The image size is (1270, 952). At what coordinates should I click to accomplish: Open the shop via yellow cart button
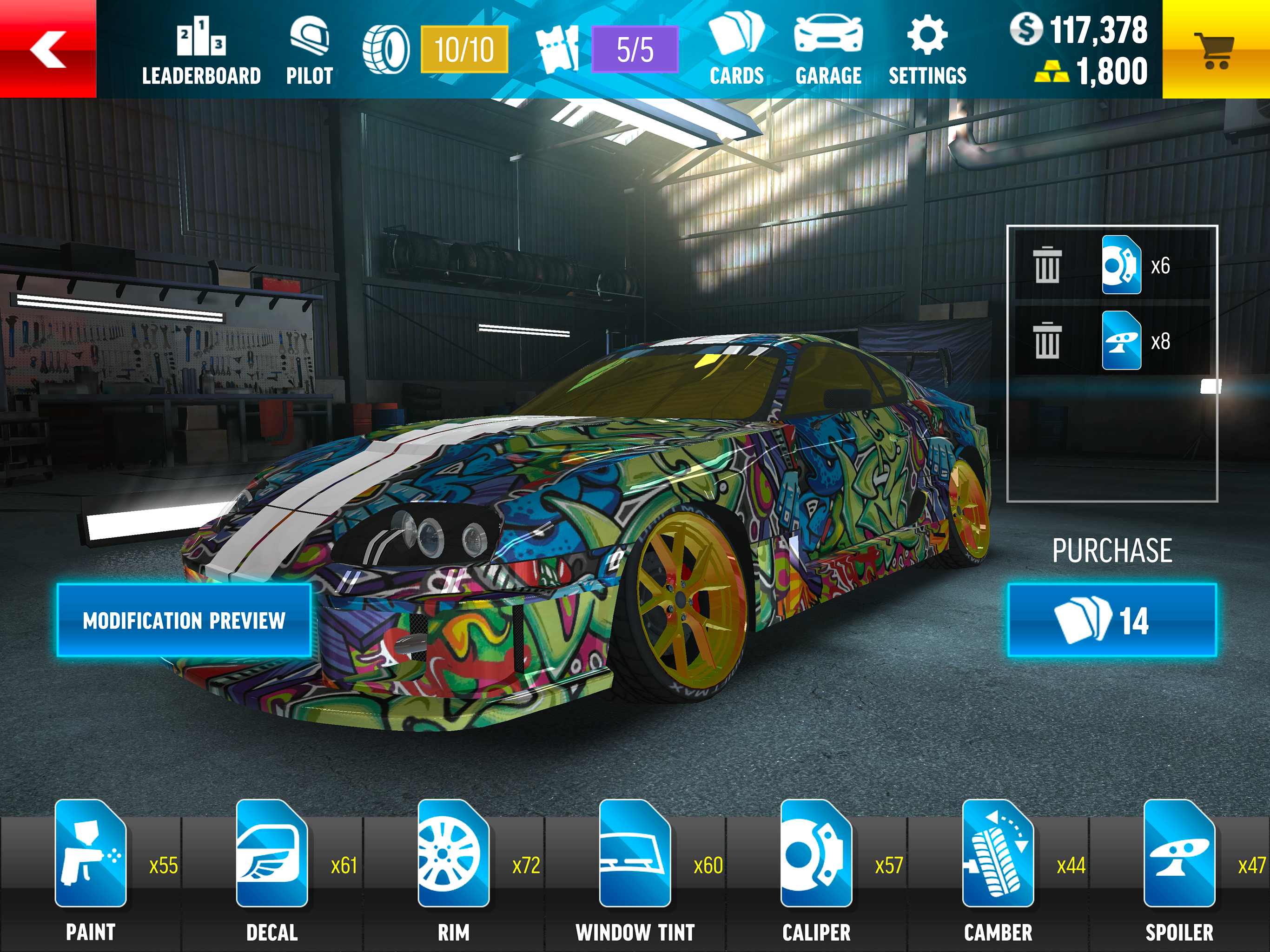point(1215,50)
